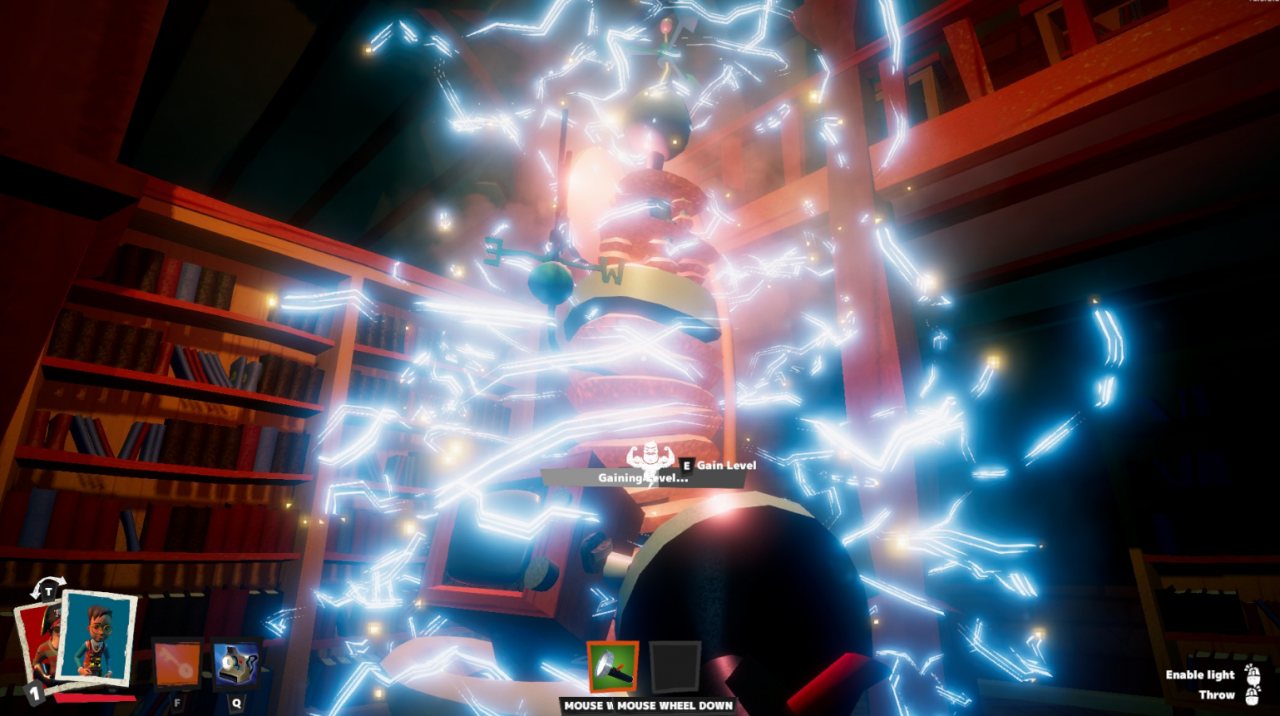Select the empty dark inventory slot
This screenshot has width=1280, height=716.
pos(675,667)
